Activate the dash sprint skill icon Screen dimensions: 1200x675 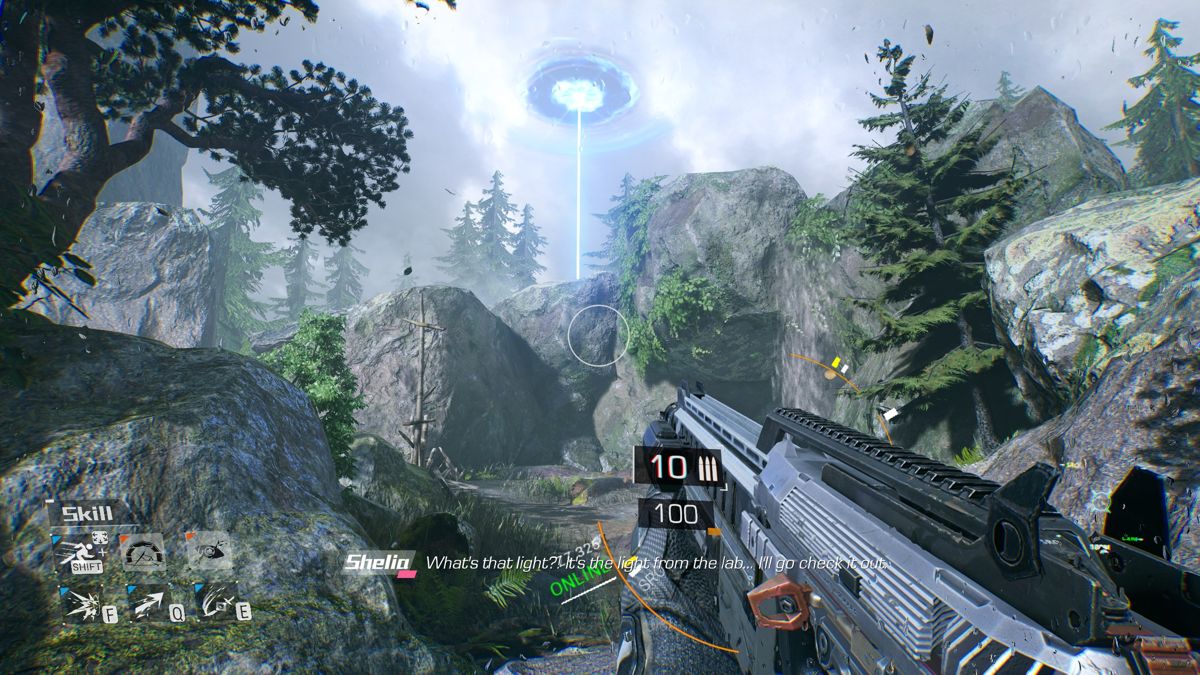(79, 552)
